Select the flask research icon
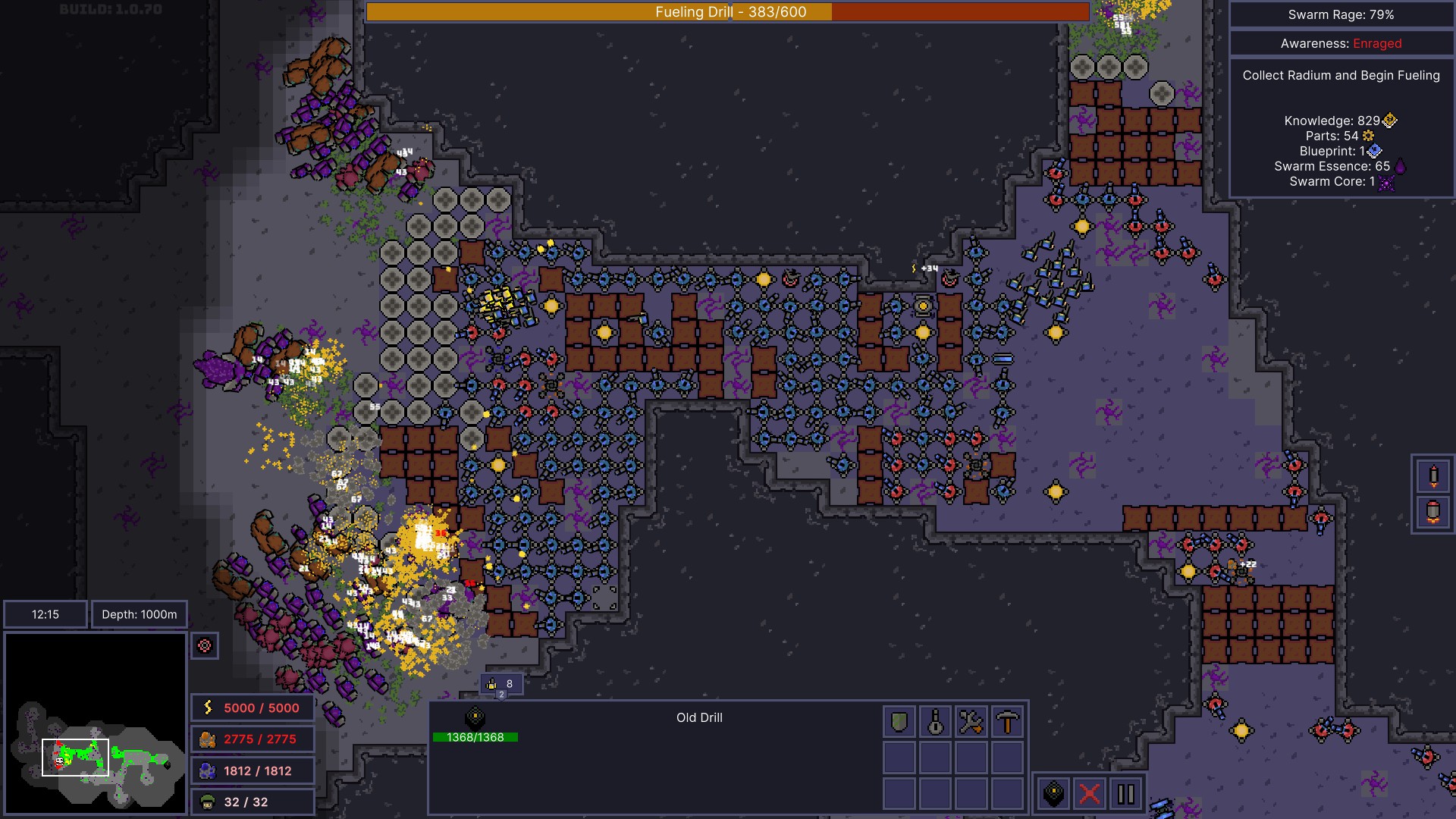 coord(935,722)
